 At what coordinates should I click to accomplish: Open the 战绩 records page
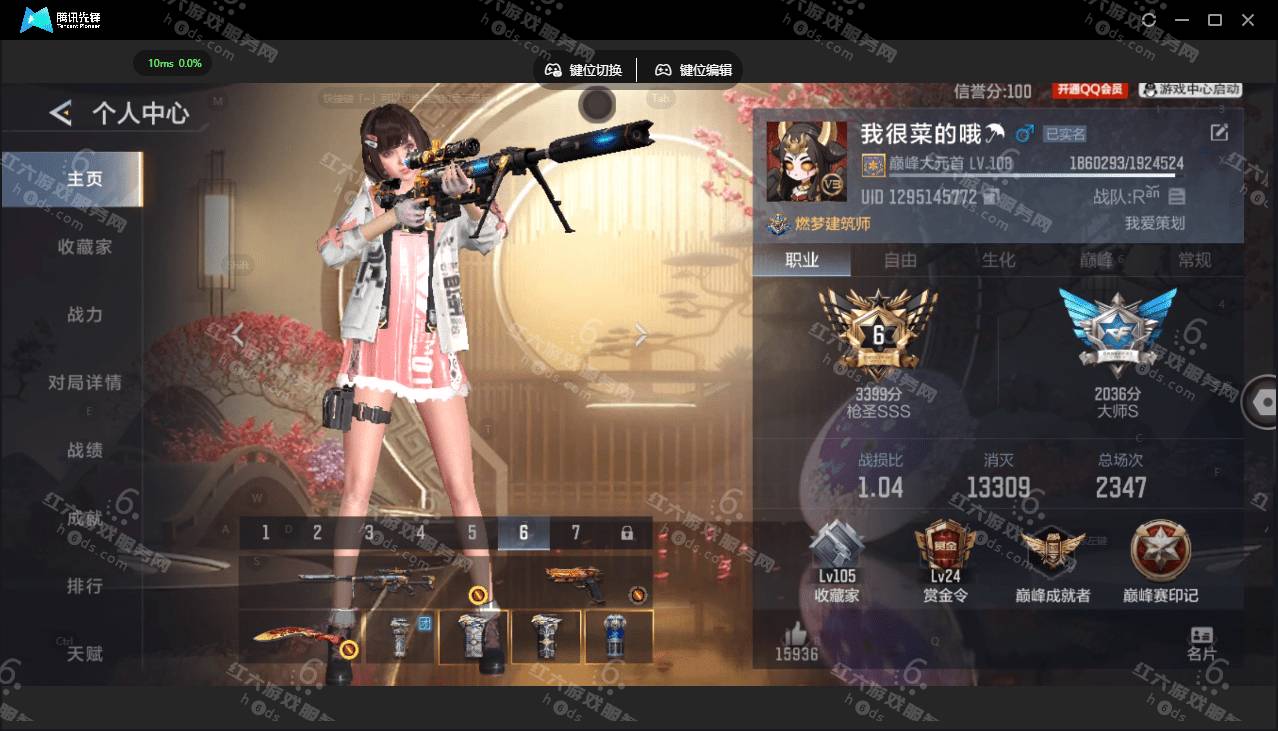(85, 450)
